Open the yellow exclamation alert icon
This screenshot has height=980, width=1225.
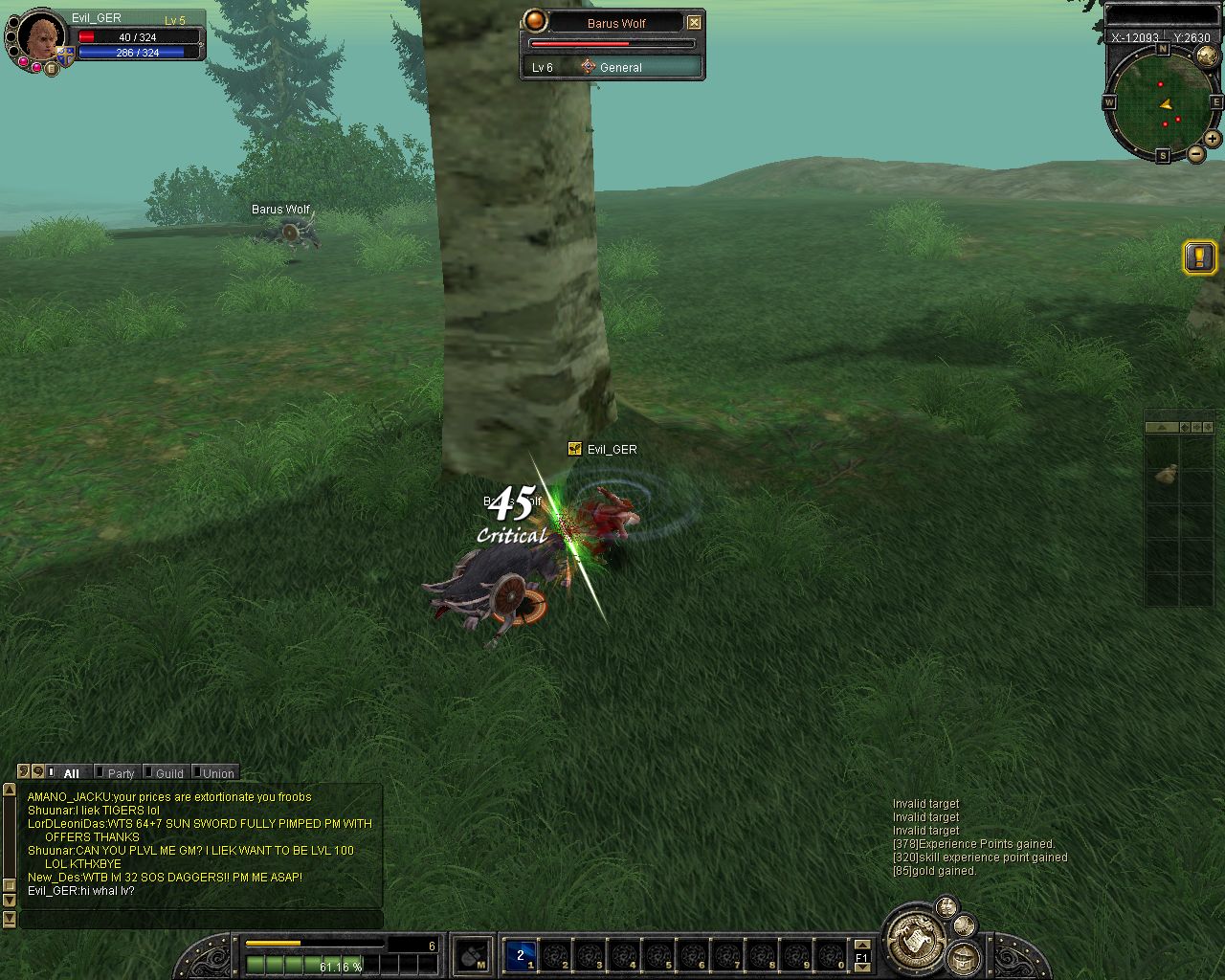(1199, 256)
